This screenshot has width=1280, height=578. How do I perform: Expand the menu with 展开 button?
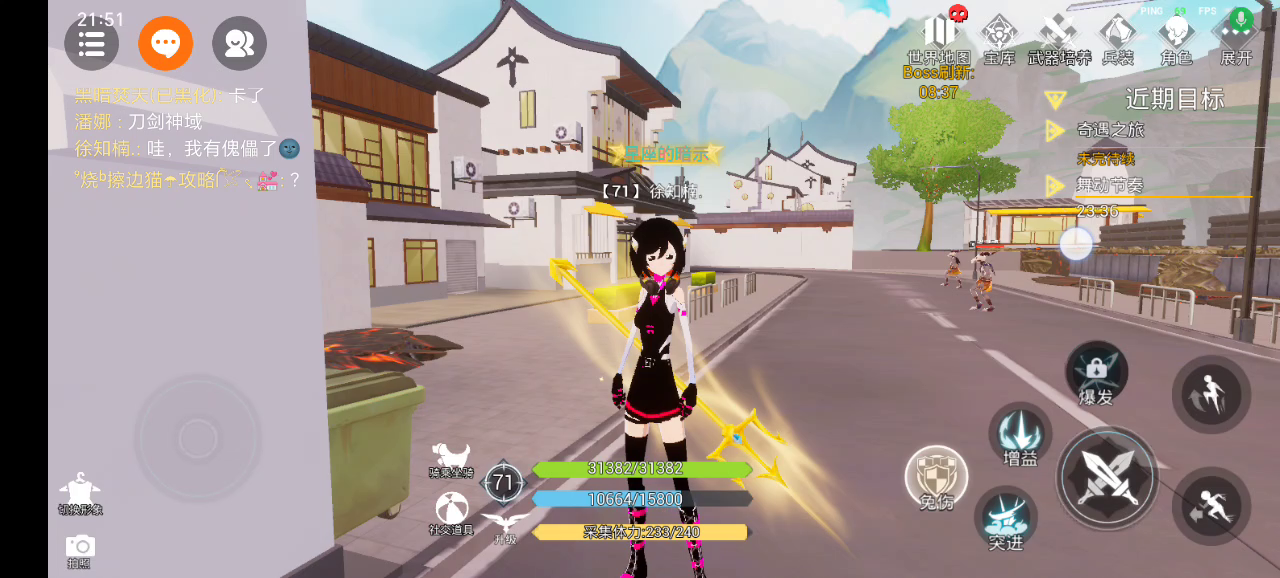point(1237,38)
